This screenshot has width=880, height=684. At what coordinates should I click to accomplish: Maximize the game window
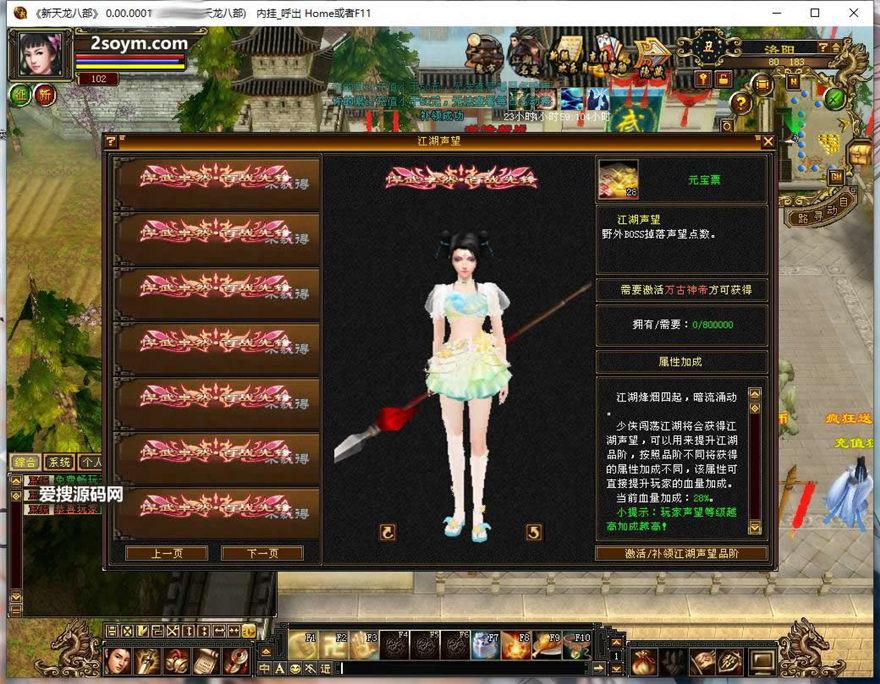(815, 13)
